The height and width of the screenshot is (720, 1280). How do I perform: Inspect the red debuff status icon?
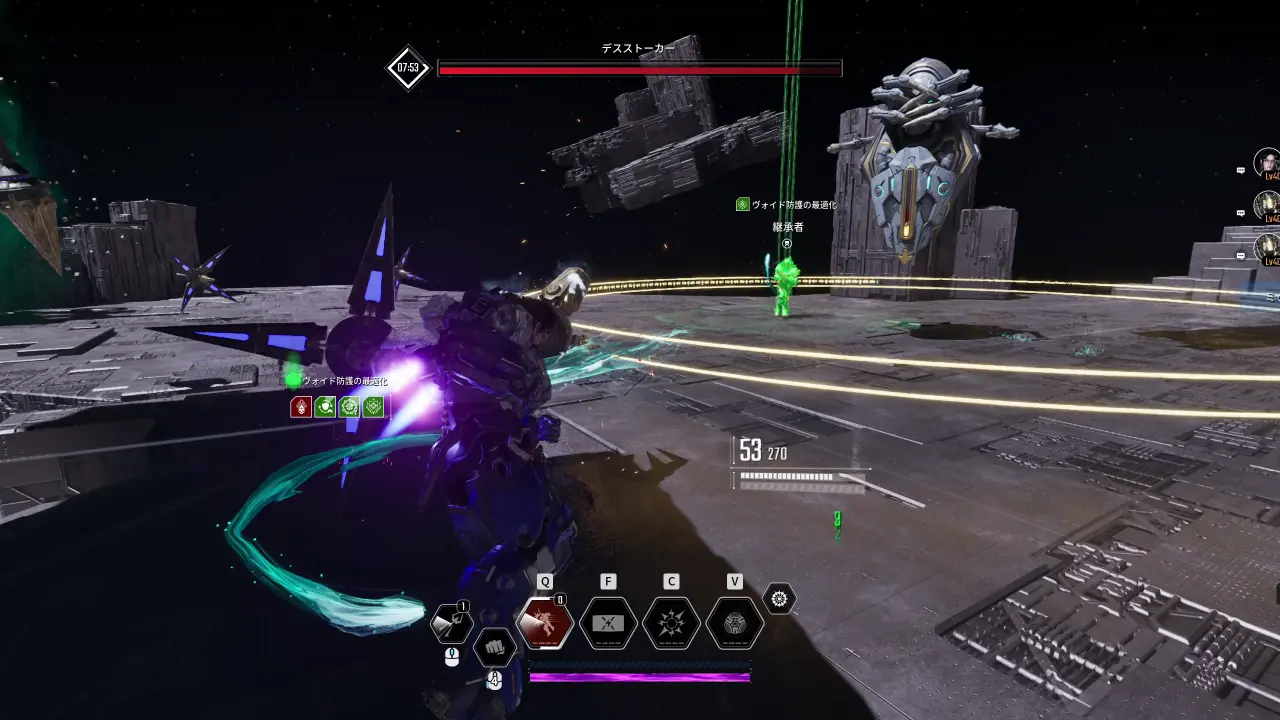click(x=301, y=406)
